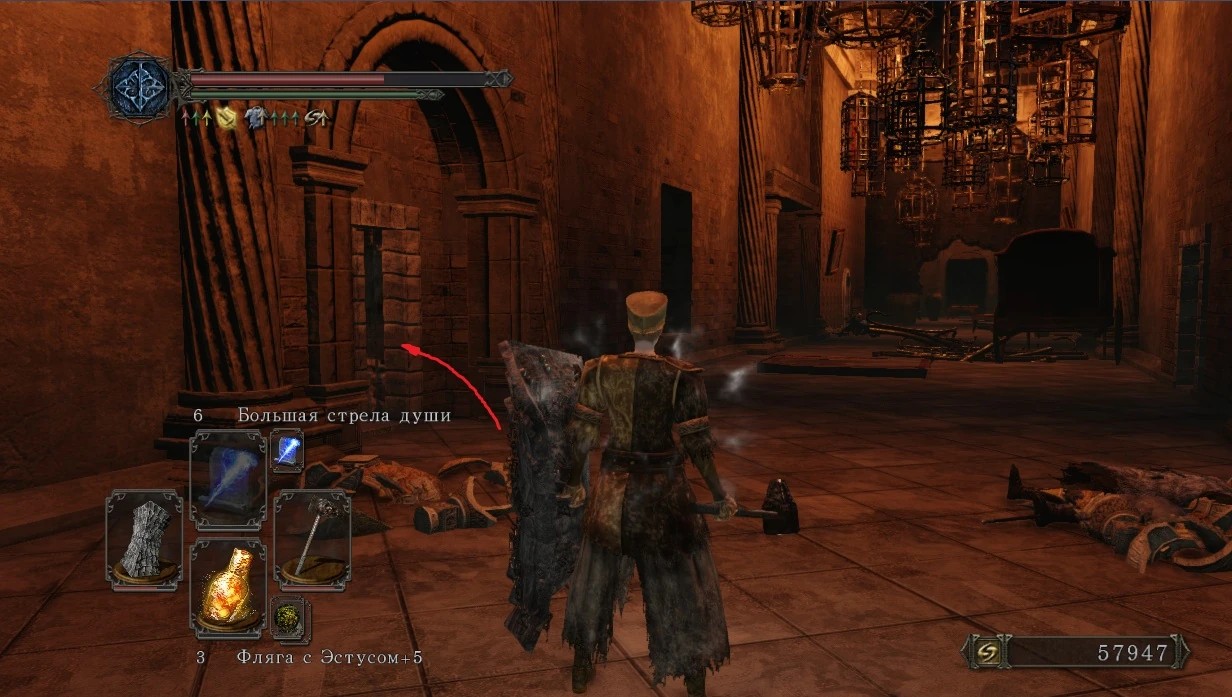Click the soul gain buff icon
Image resolution: width=1232 pixels, height=697 pixels.
(x=316, y=118)
